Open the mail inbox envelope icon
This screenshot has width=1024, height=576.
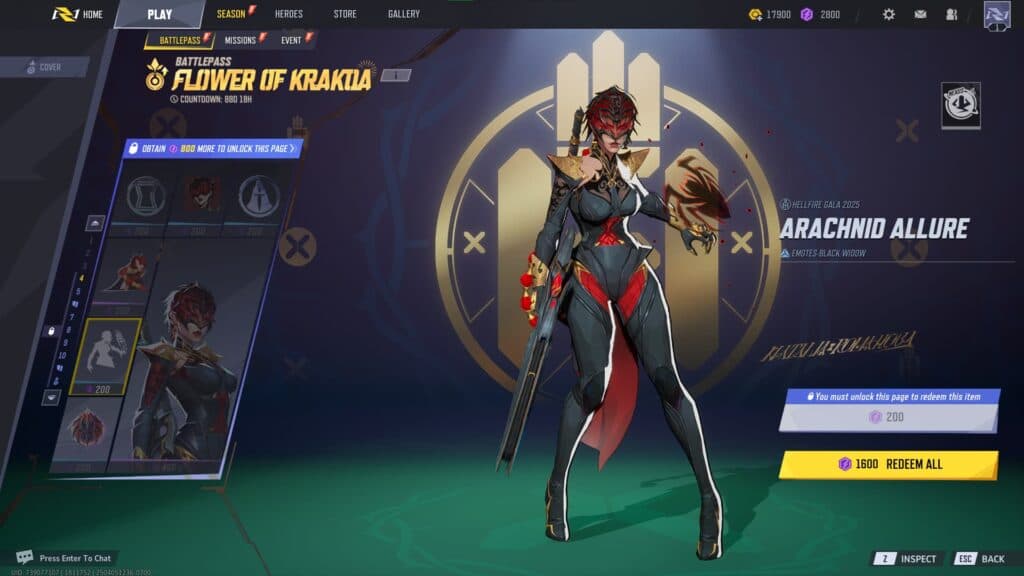pos(920,15)
